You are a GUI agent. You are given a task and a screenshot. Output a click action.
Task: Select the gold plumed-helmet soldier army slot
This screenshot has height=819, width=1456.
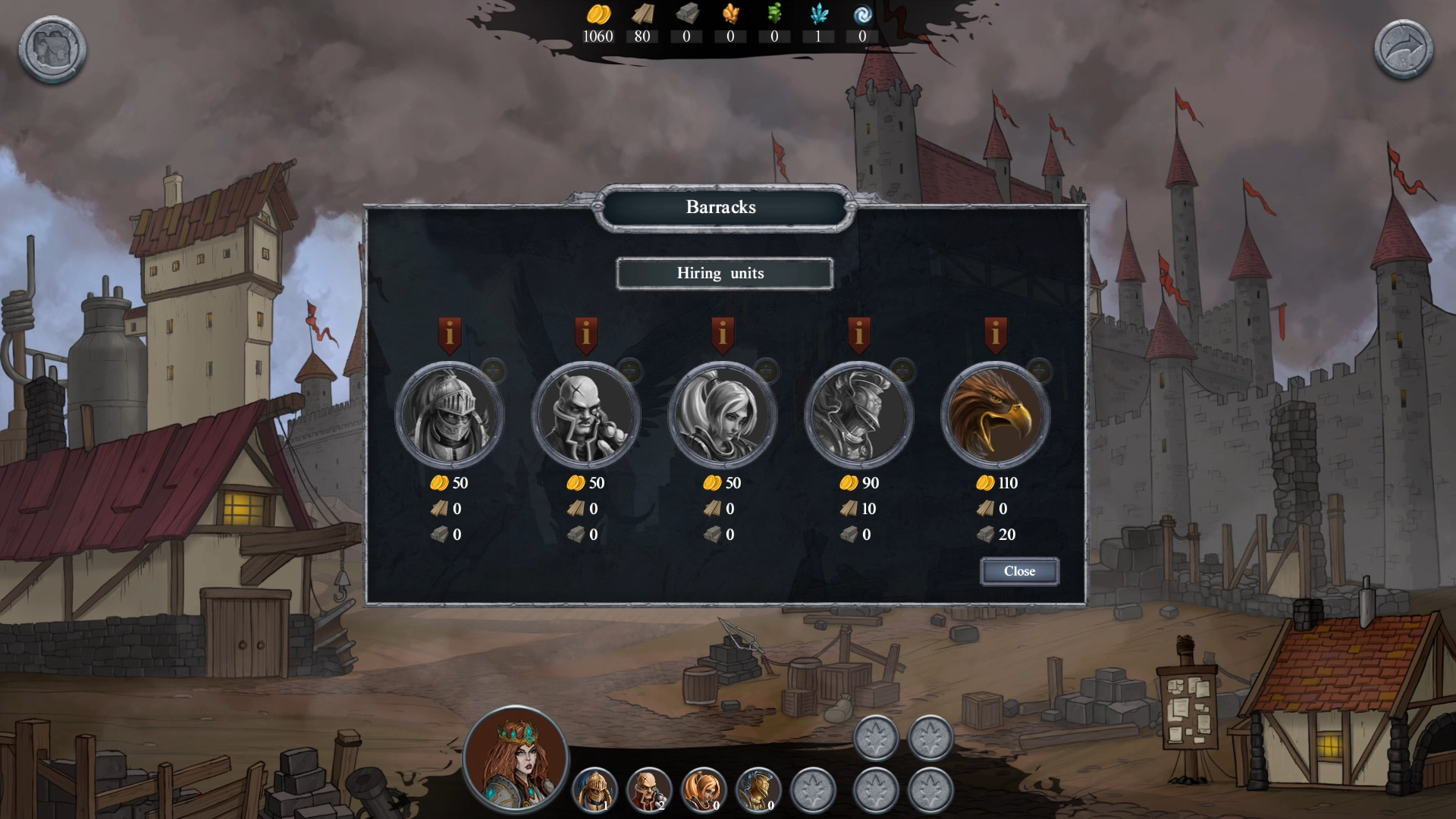pyautogui.click(x=758, y=789)
